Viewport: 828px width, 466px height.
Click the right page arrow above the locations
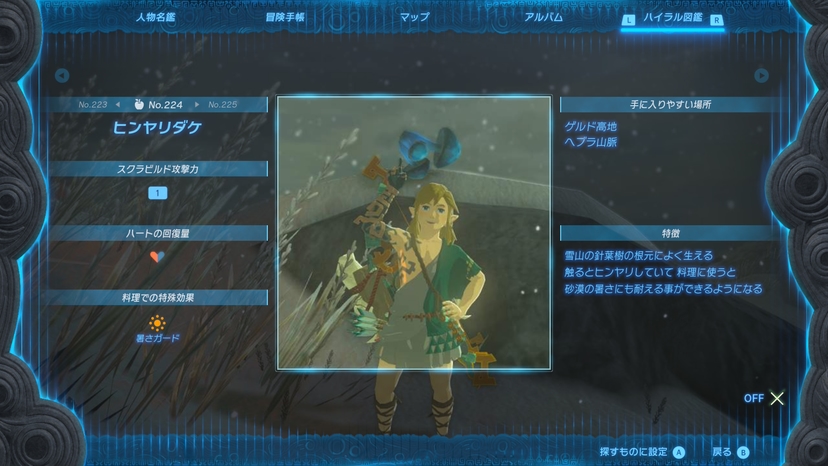pos(762,75)
